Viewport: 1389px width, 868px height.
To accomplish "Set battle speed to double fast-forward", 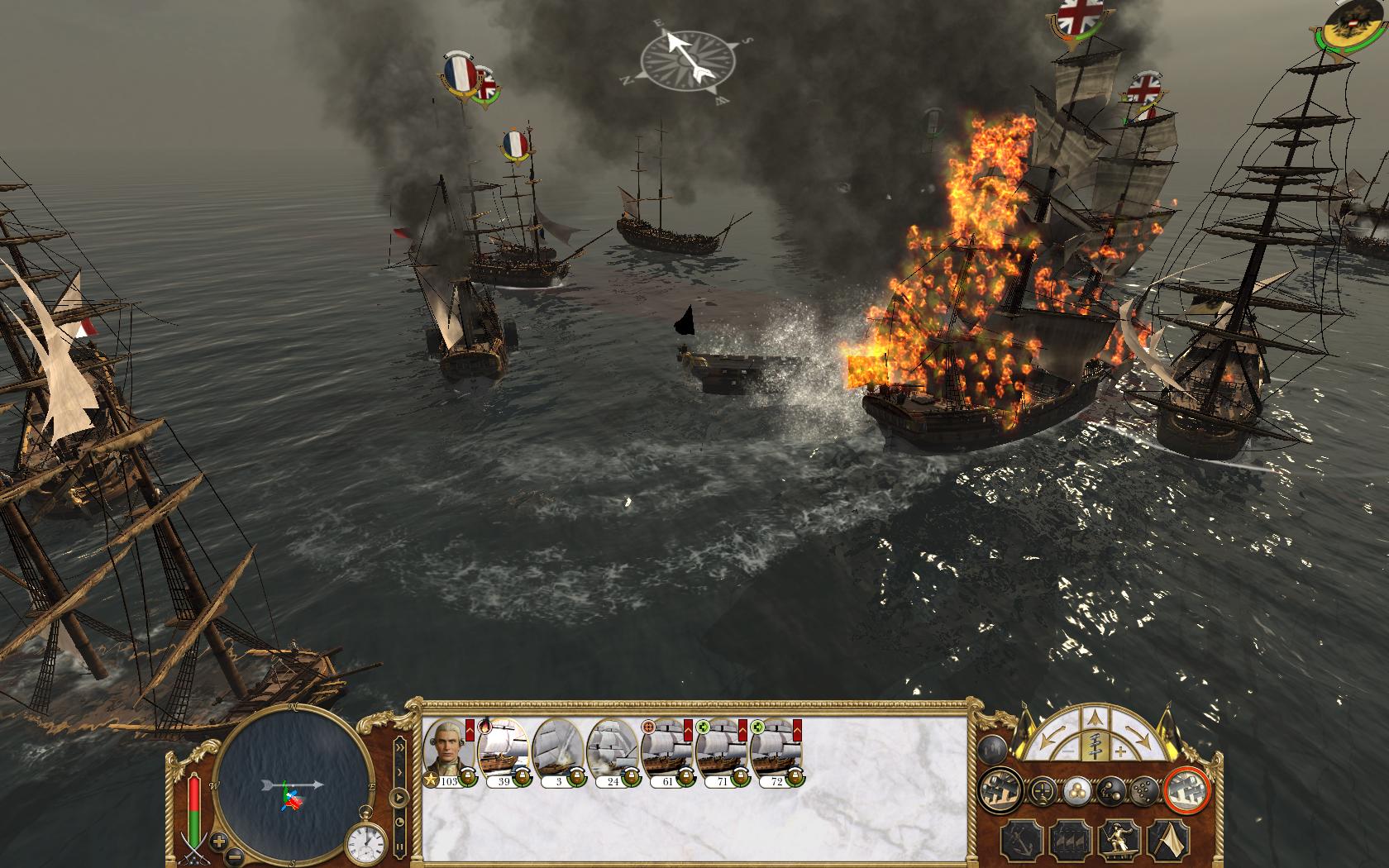I will pyautogui.click(x=401, y=749).
